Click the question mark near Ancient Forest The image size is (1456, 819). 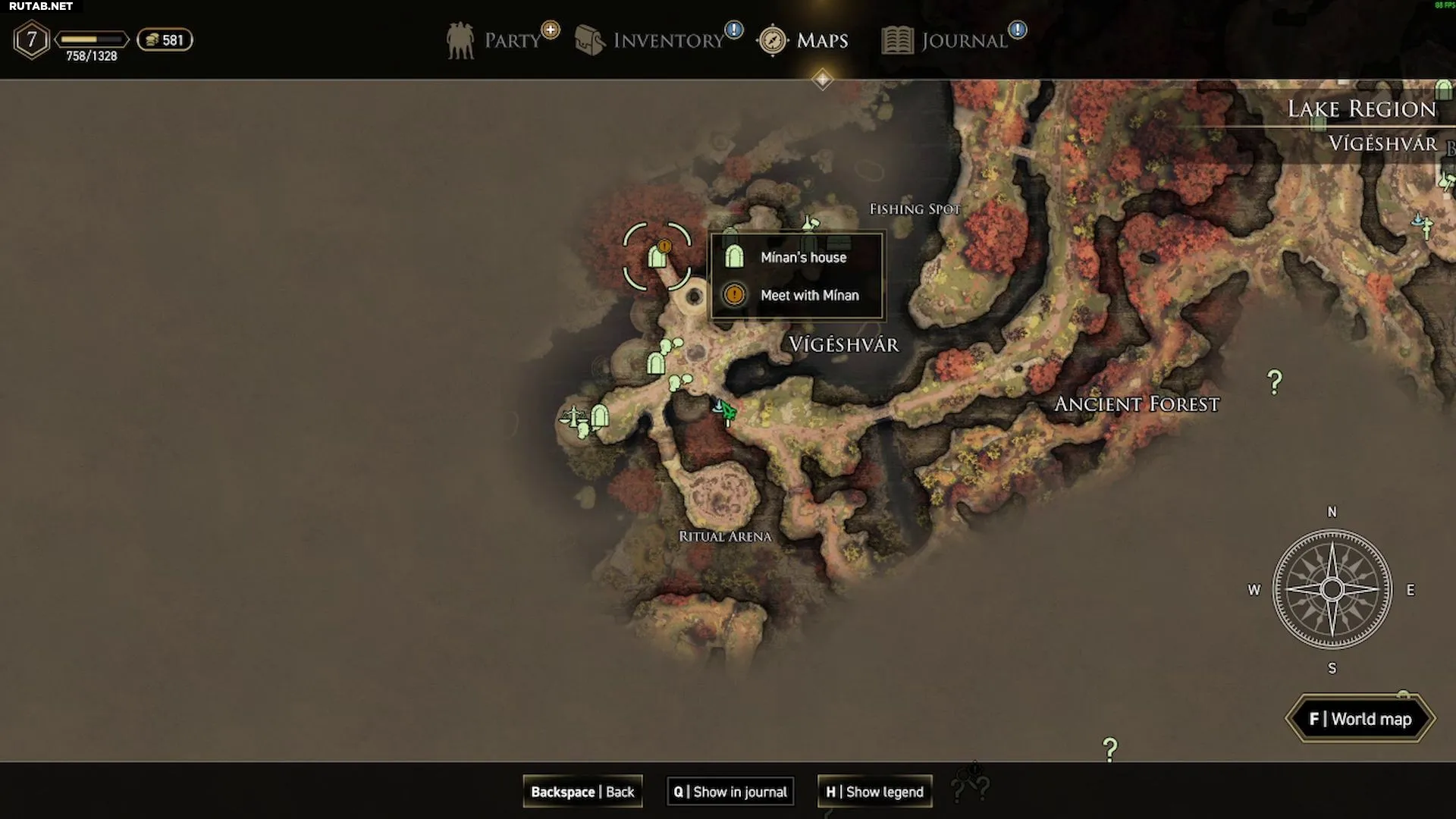point(1275,382)
